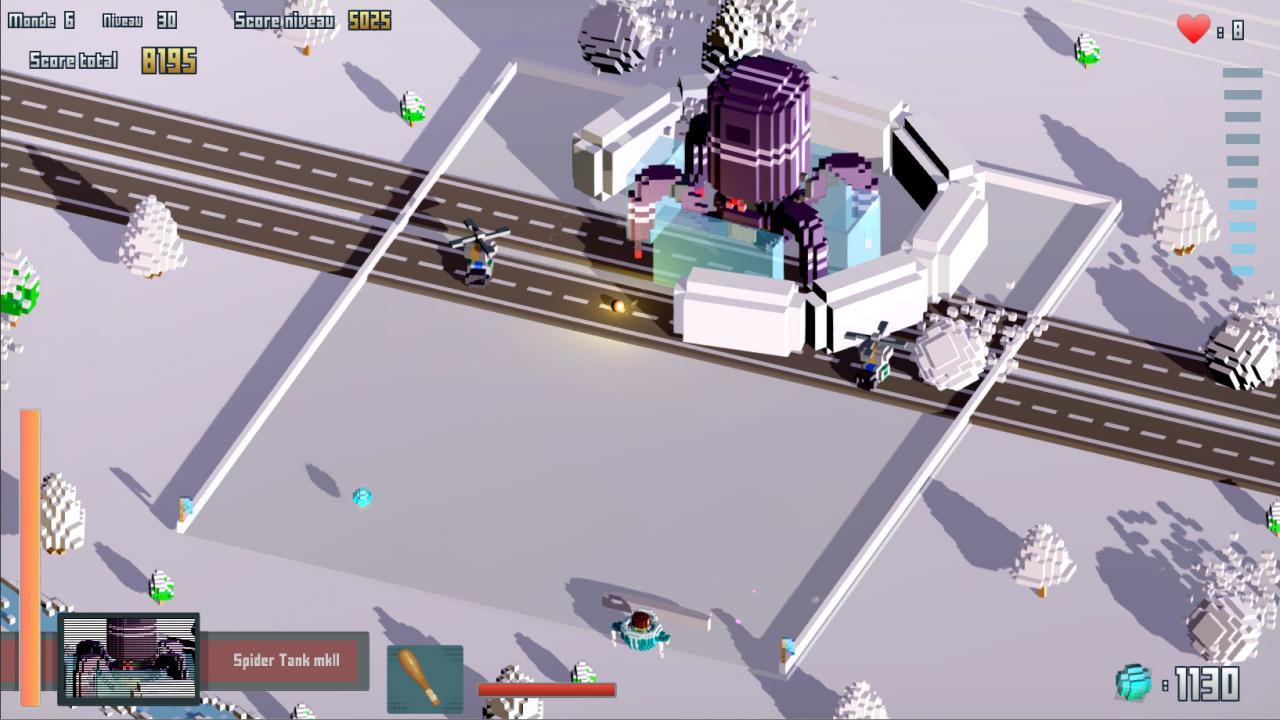Image resolution: width=1280 pixels, height=720 pixels.
Task: Open the Monde 6 world indicator
Action: click(40, 19)
